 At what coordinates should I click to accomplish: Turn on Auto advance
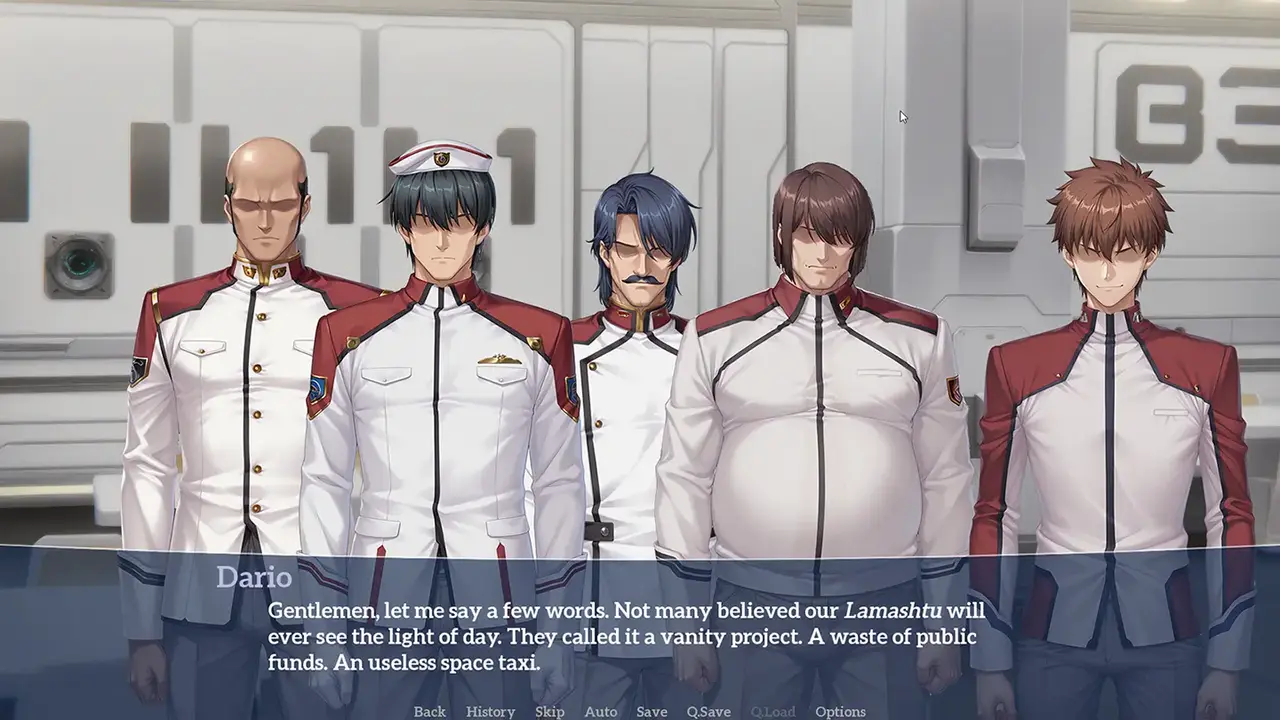tap(600, 711)
